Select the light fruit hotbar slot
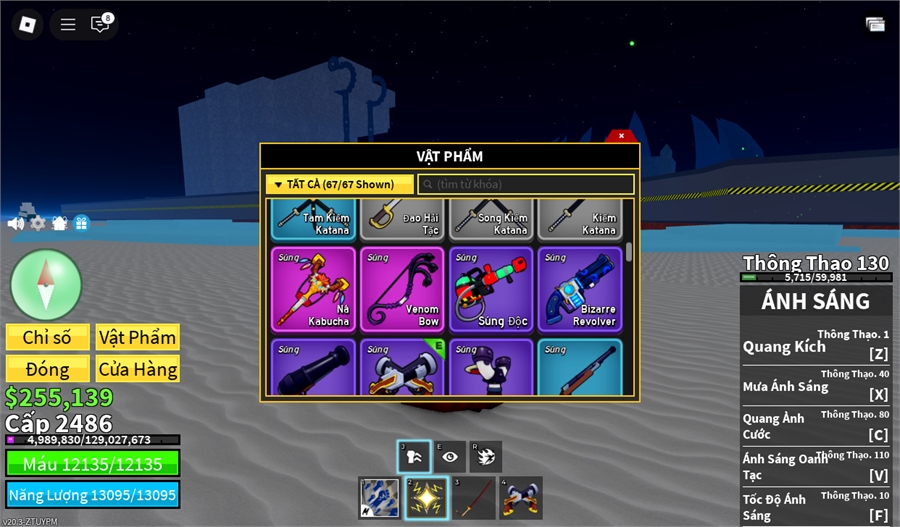The width and height of the screenshot is (900, 527). pos(425,498)
